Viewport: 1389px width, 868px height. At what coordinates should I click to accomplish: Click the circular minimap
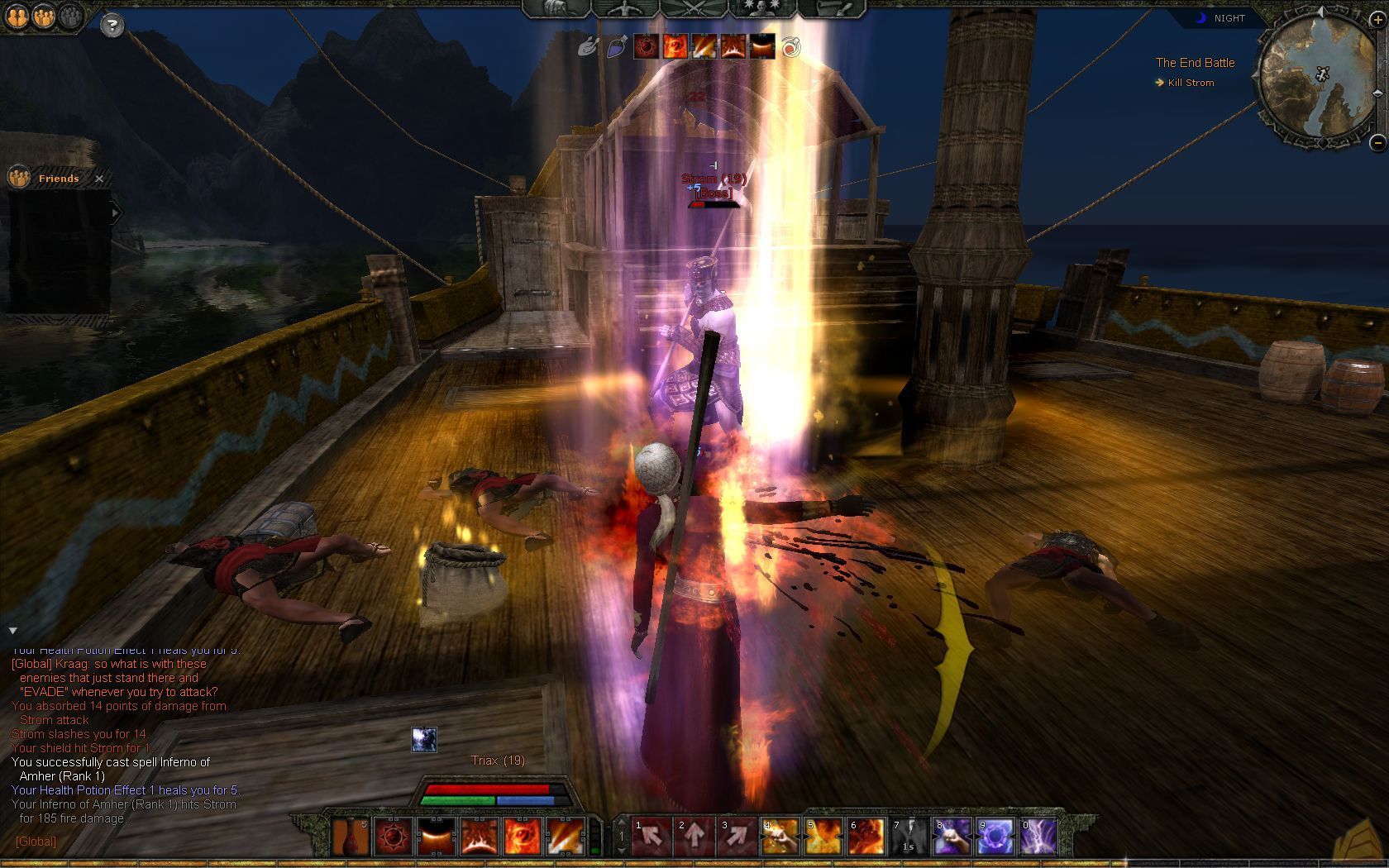click(x=1315, y=79)
